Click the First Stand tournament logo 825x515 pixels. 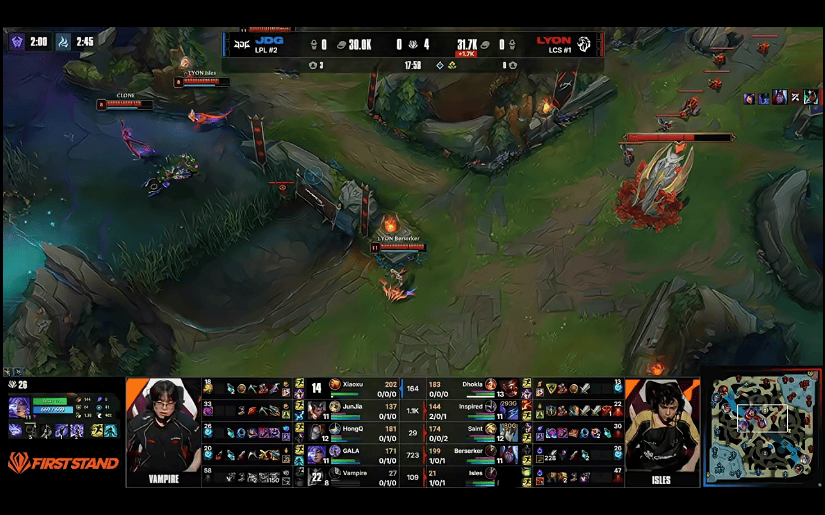[63, 462]
